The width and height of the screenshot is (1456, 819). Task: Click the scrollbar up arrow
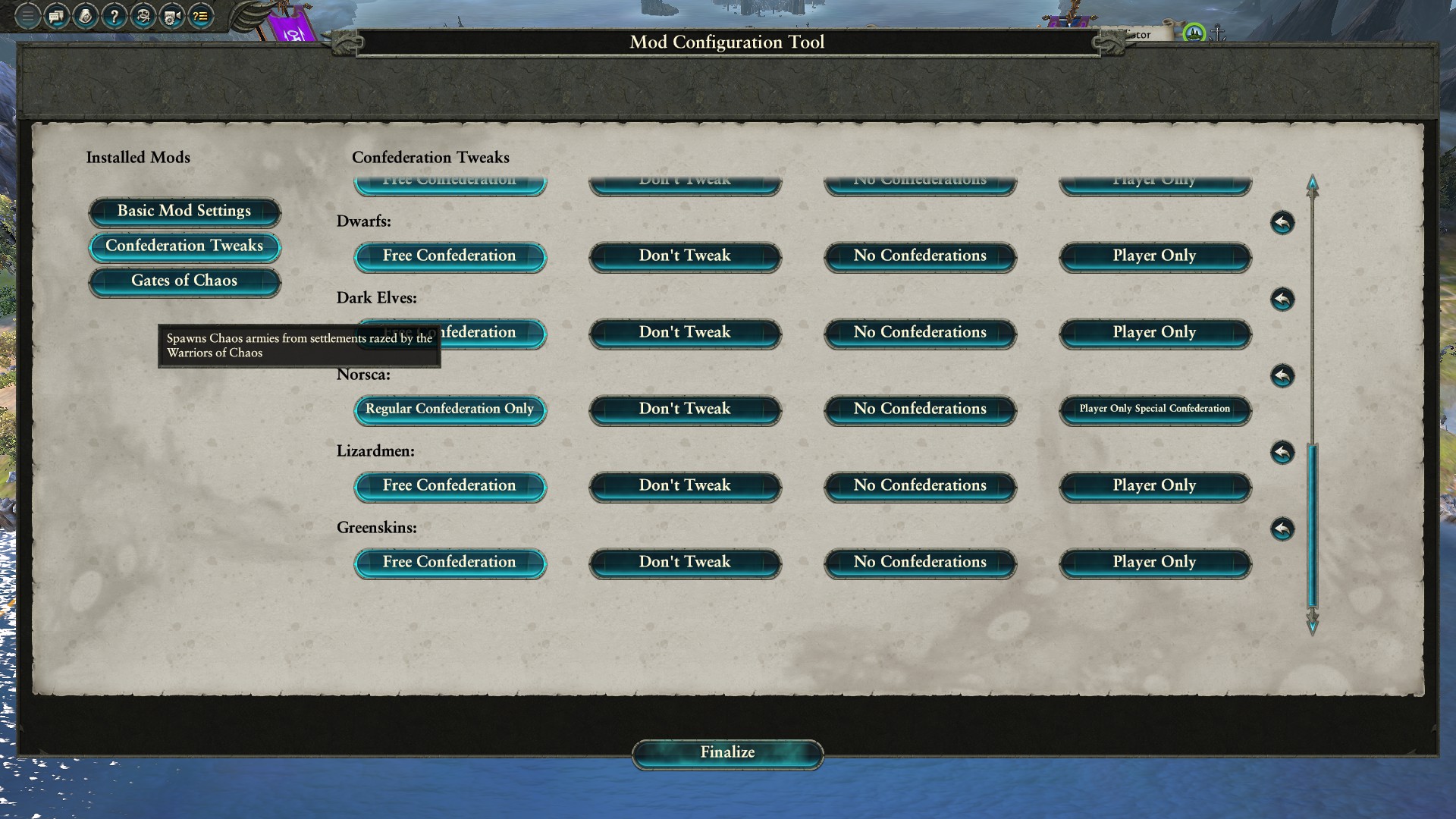[1313, 185]
